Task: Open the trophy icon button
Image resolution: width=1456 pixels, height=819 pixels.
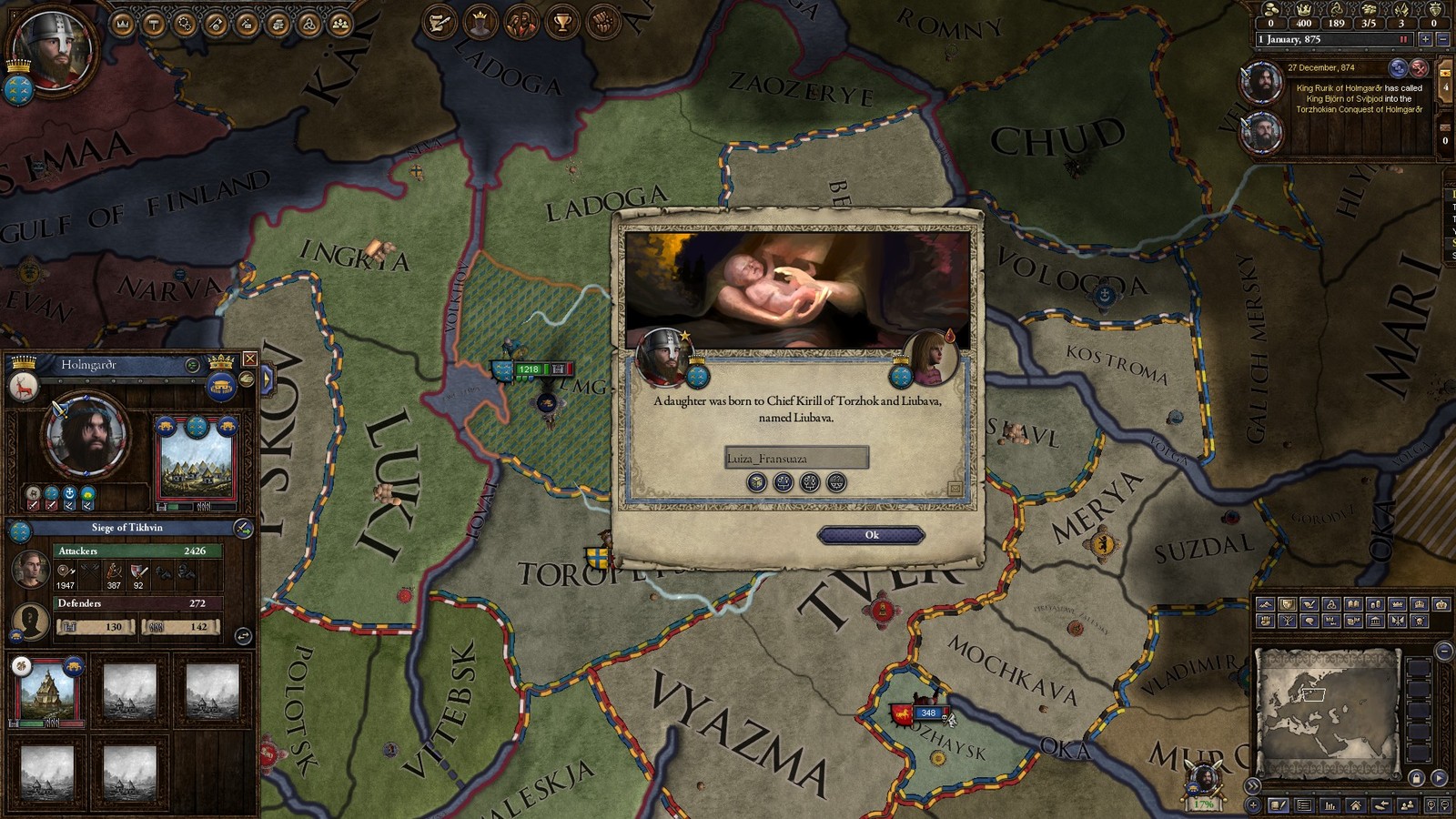Action: pyautogui.click(x=562, y=23)
